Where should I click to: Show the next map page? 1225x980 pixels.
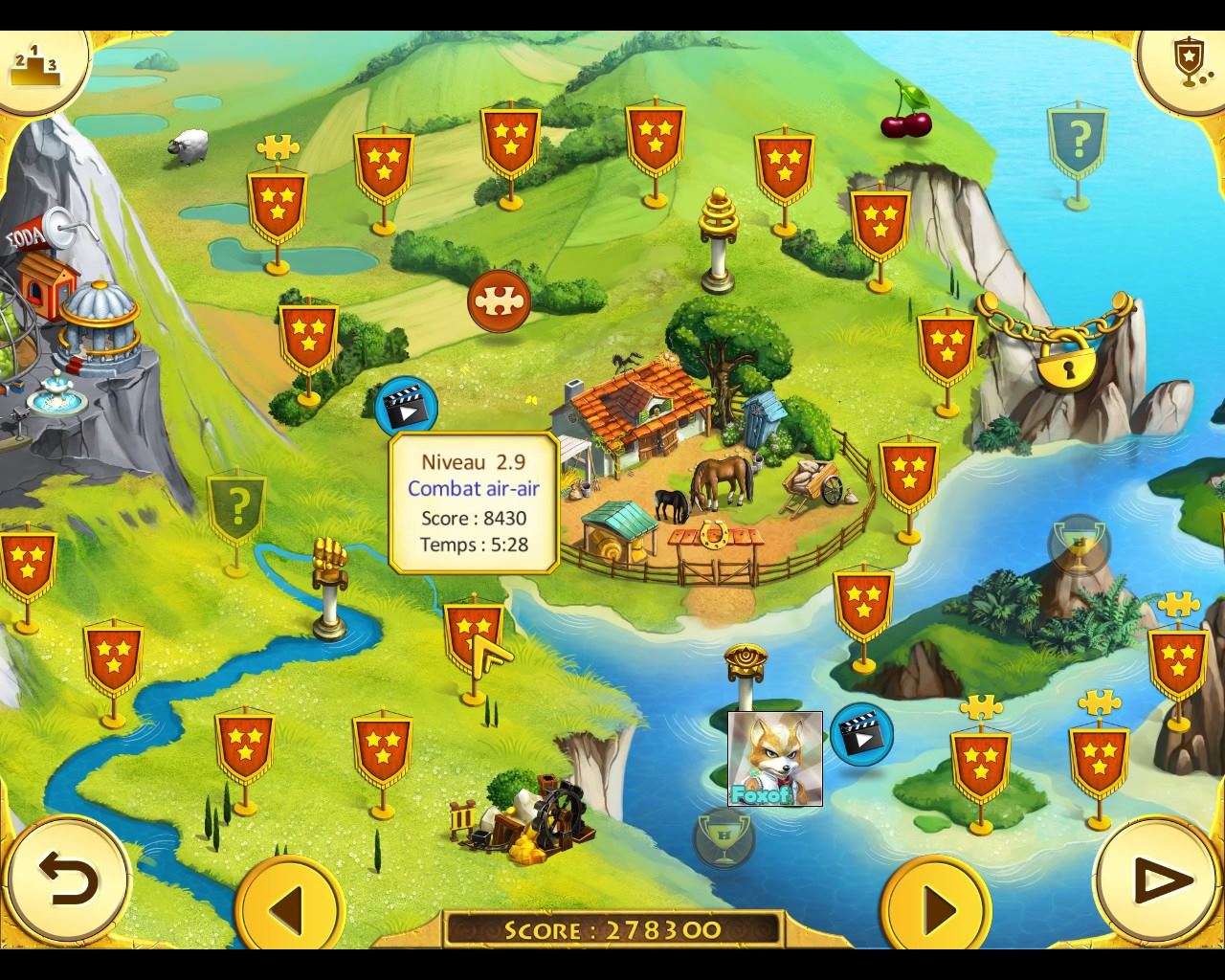pos(935,904)
